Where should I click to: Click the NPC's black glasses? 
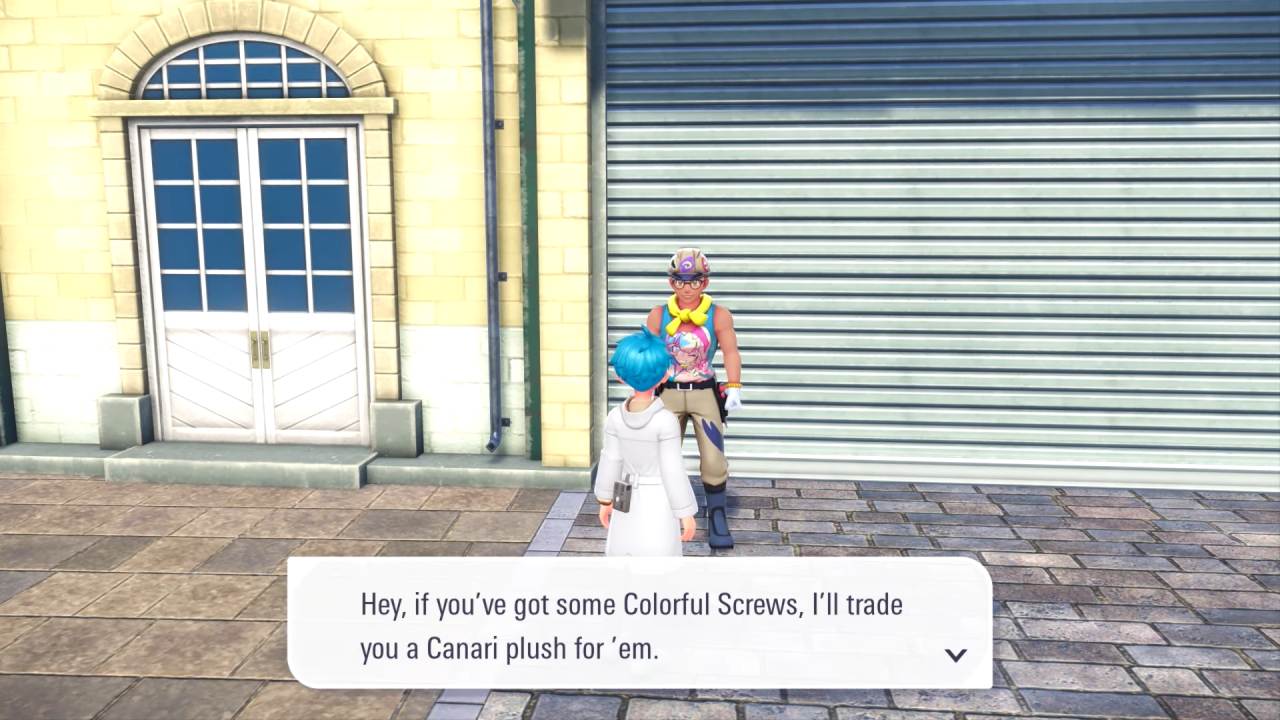(686, 283)
